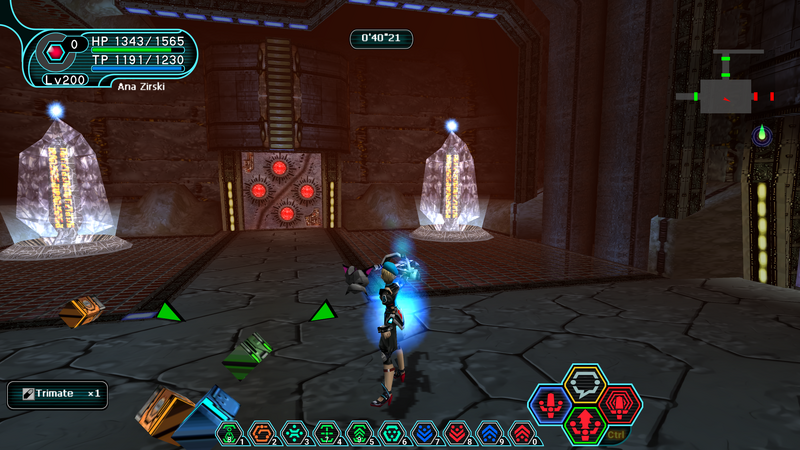Select the blue down-chevron icon in slot 7

425,432
